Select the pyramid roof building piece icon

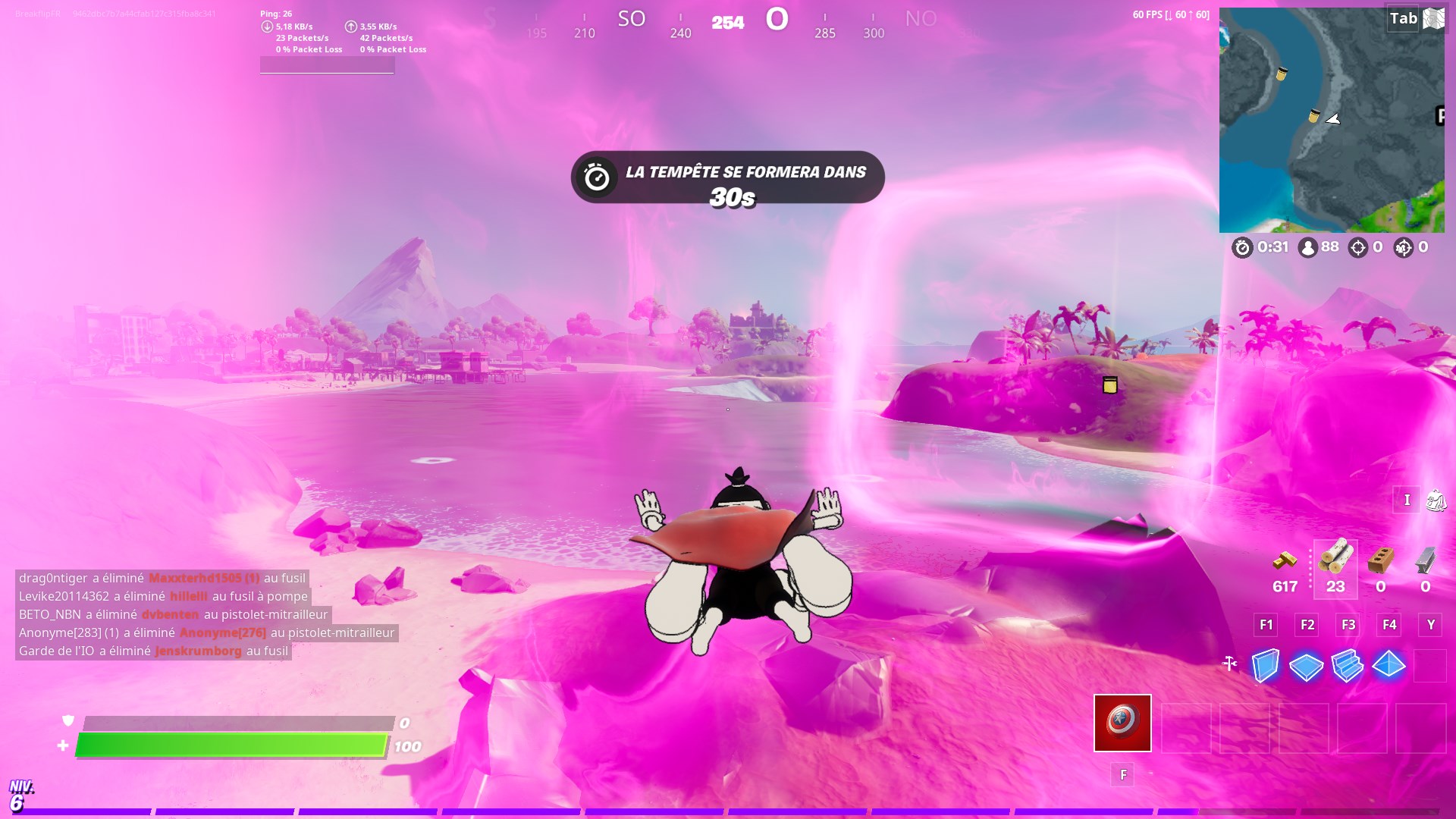click(1389, 665)
